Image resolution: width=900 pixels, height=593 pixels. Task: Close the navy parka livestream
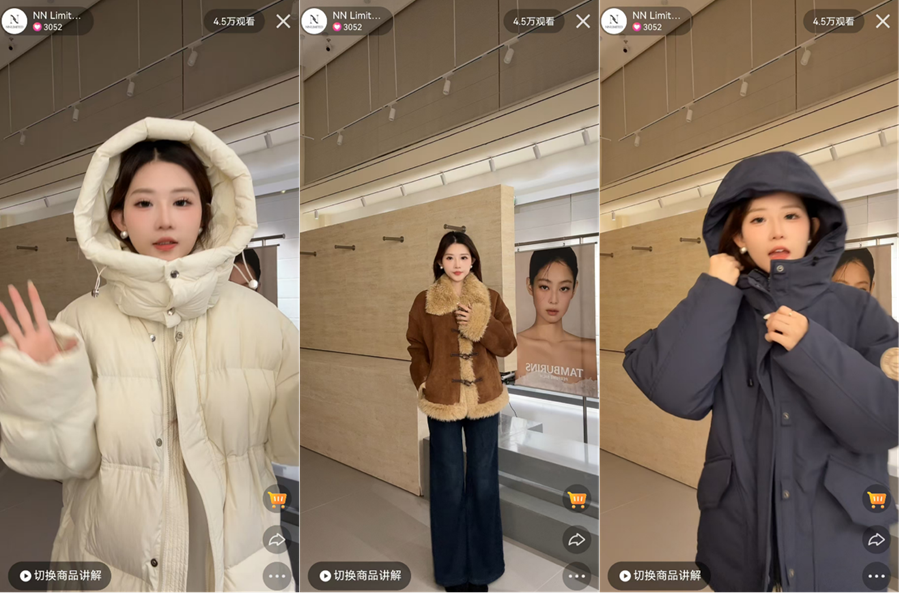tap(883, 21)
